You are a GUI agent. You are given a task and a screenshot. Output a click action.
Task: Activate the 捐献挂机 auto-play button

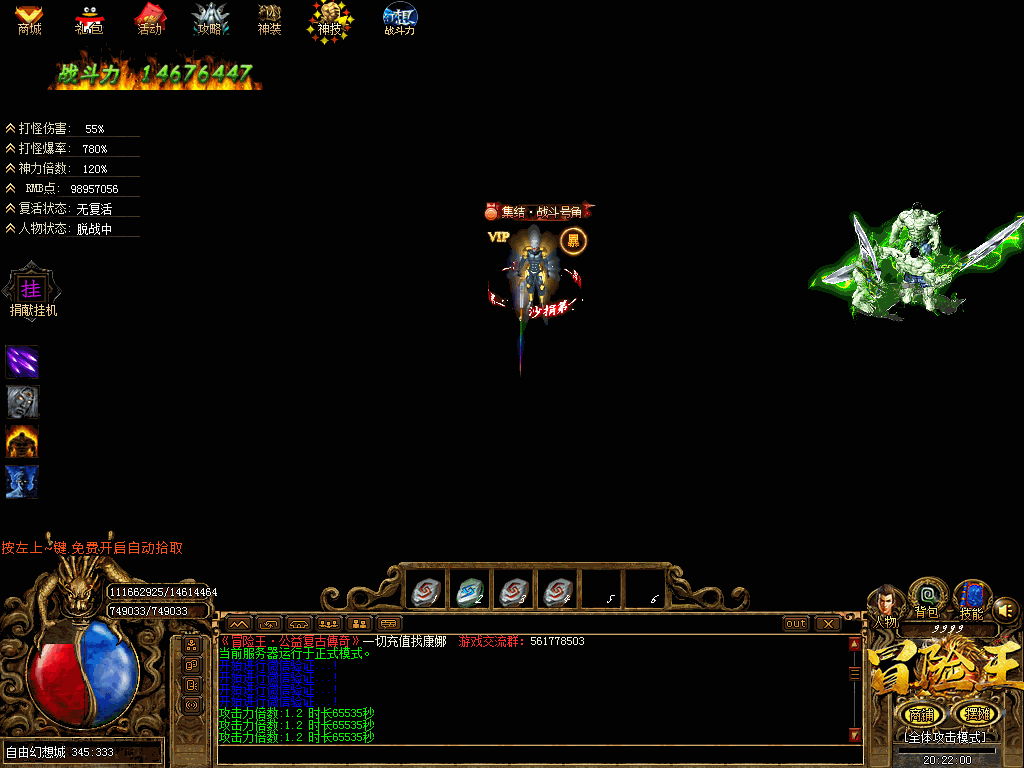34,290
